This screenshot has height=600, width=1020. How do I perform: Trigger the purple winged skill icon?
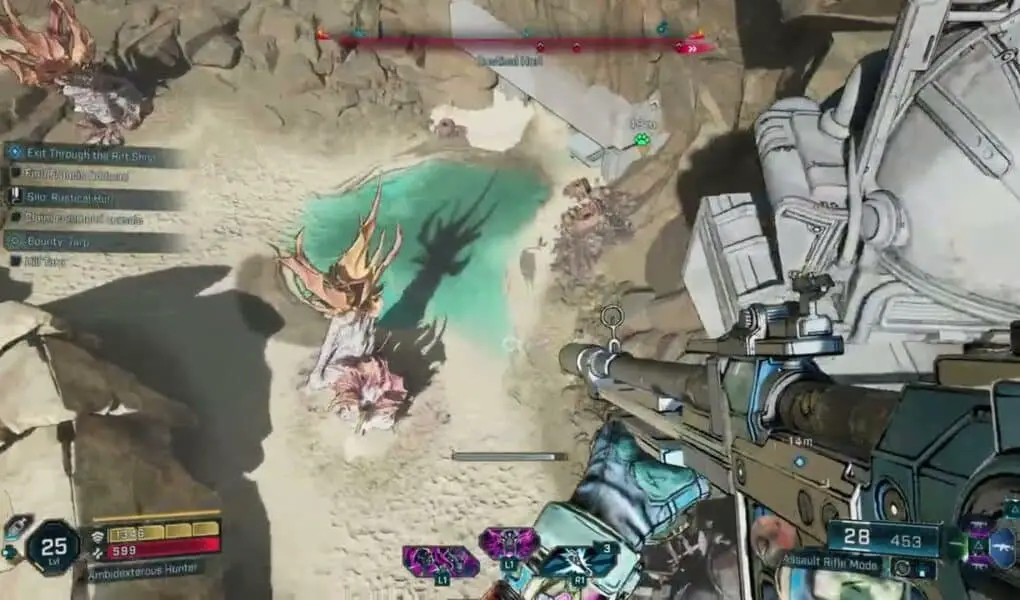coord(508,545)
